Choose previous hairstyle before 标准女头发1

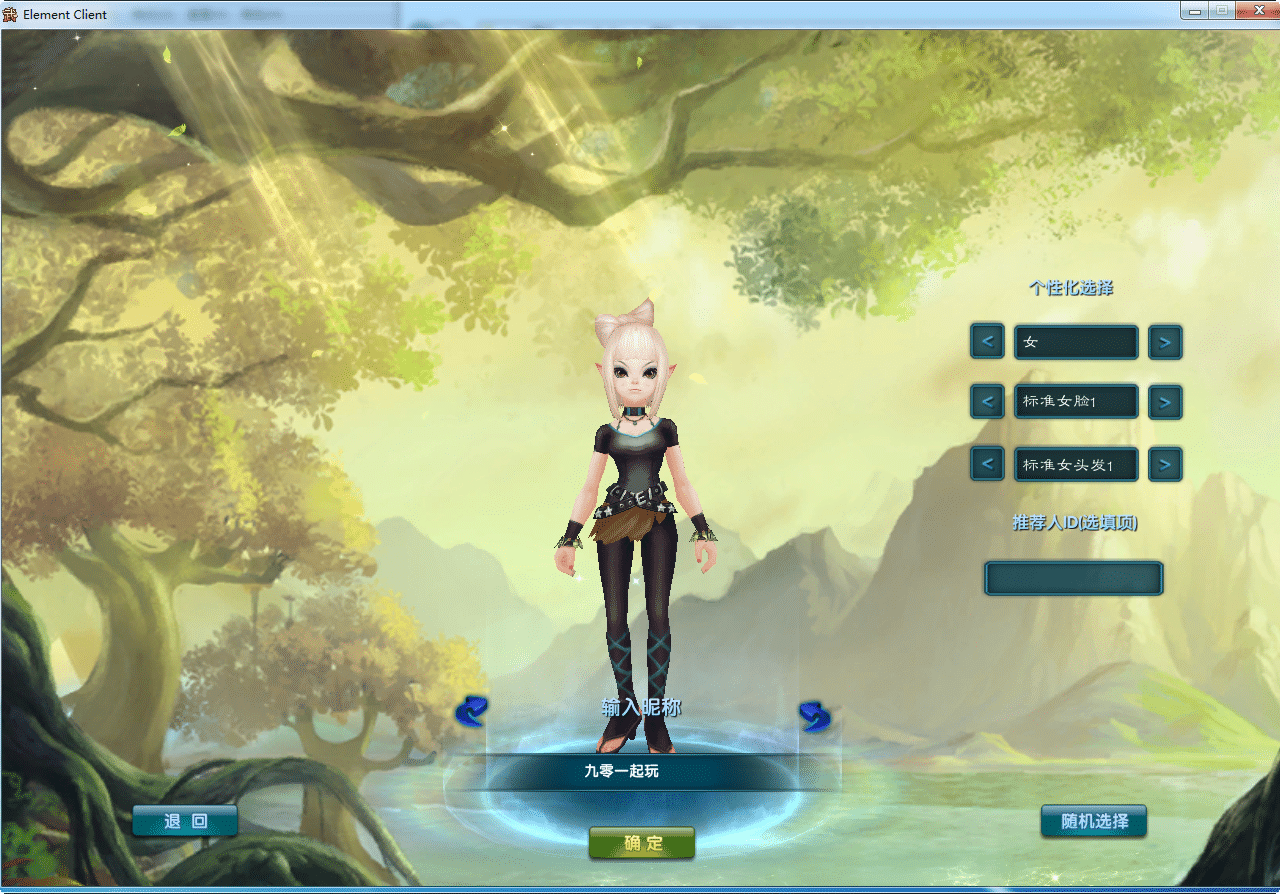987,464
